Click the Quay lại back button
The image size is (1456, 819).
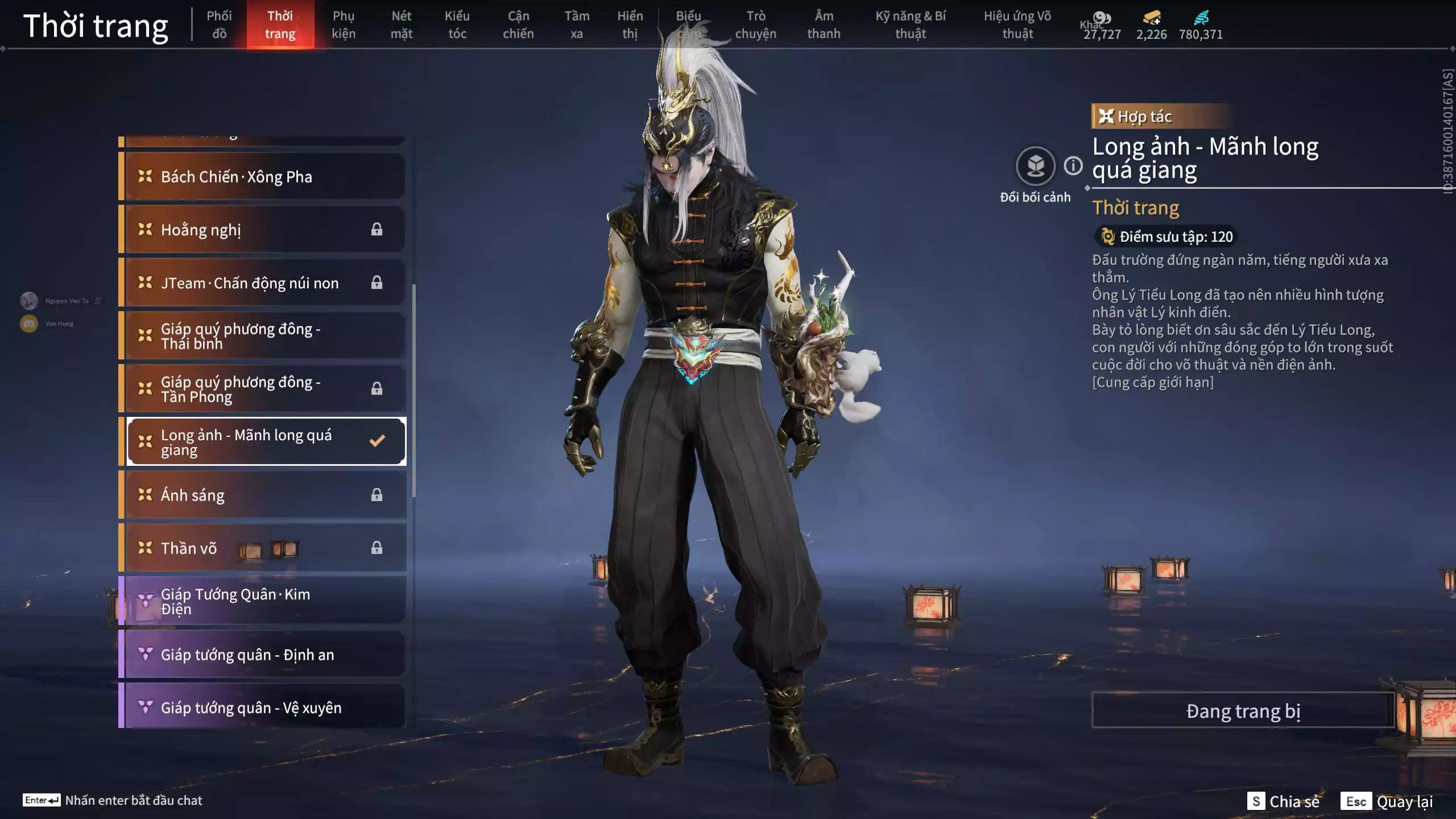1387,801
